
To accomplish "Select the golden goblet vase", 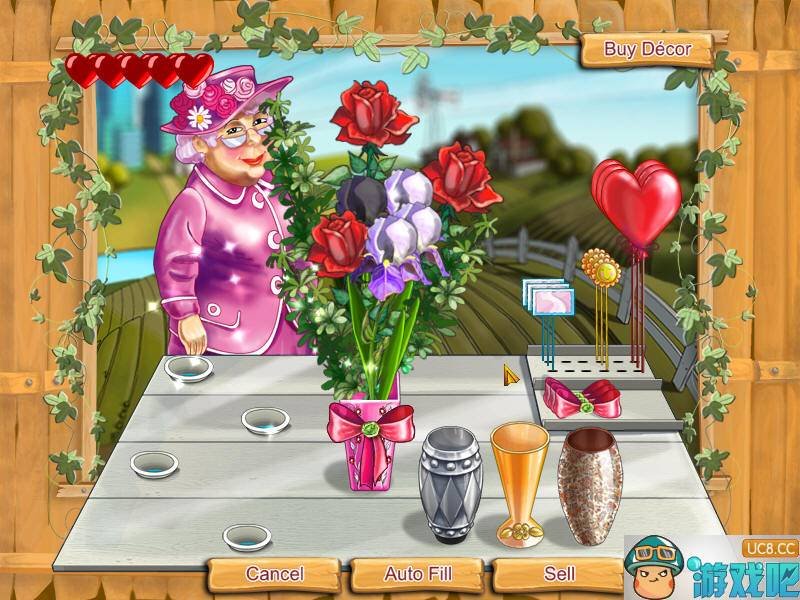I will pyautogui.click(x=520, y=482).
